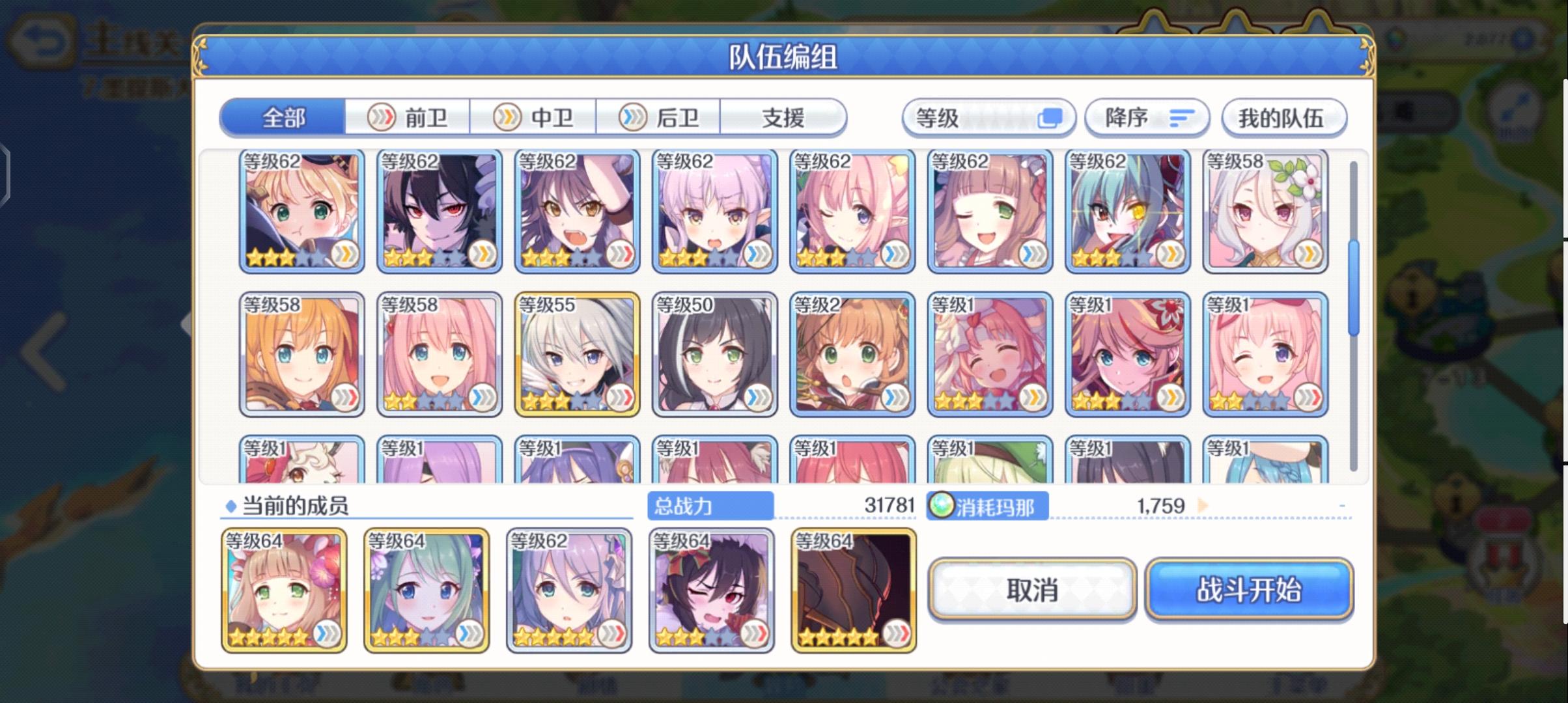
Task: Click the mana orb icon beside 消耗玛那 label
Action: pyautogui.click(x=943, y=506)
